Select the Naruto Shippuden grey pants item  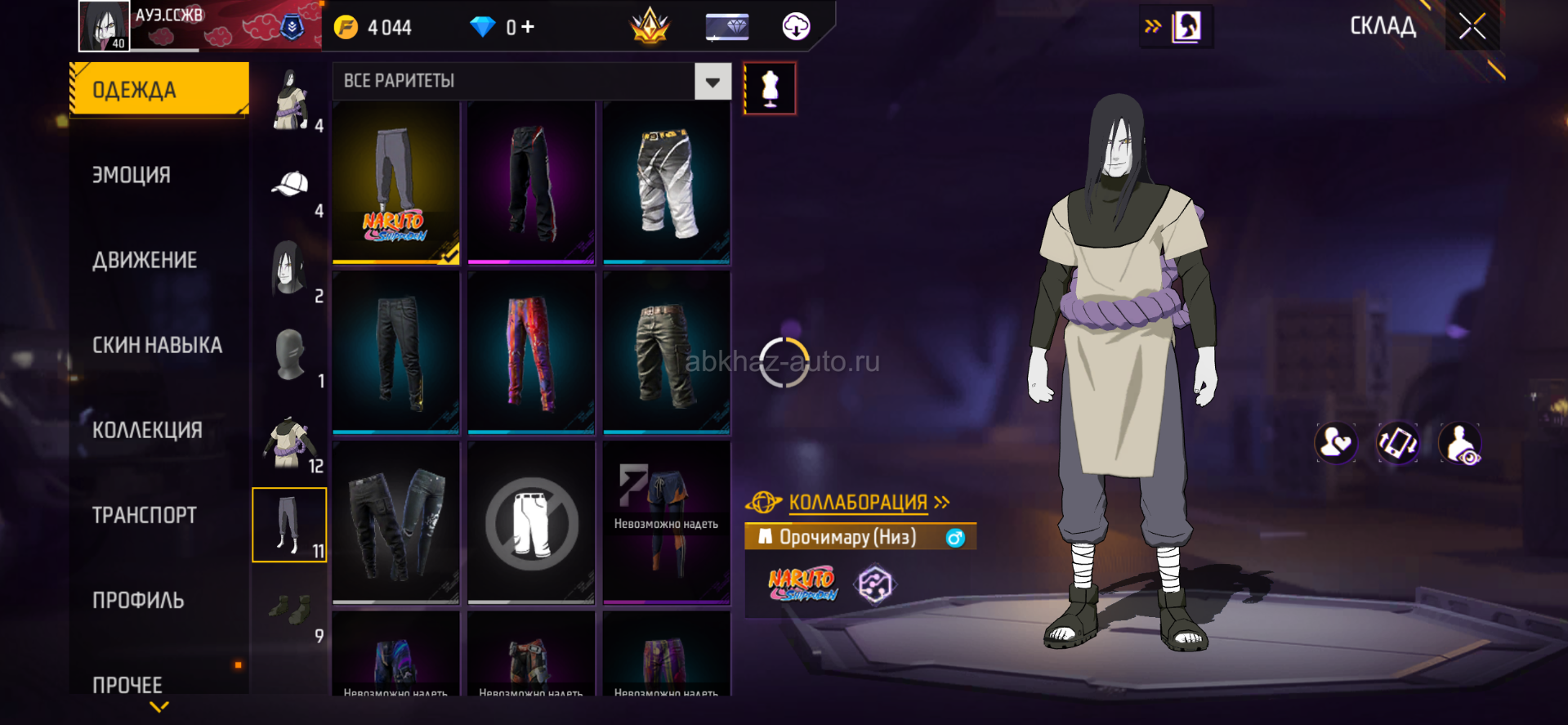pos(396,183)
